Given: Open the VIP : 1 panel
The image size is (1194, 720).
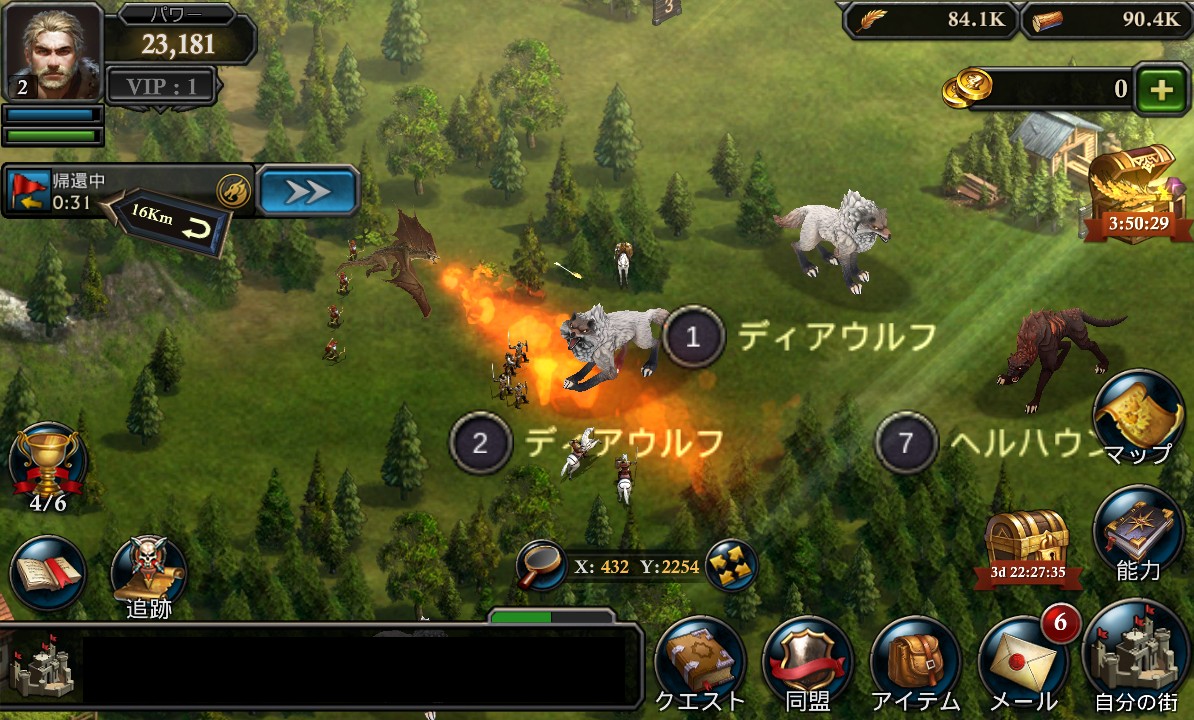Looking at the screenshot, I should click(162, 86).
